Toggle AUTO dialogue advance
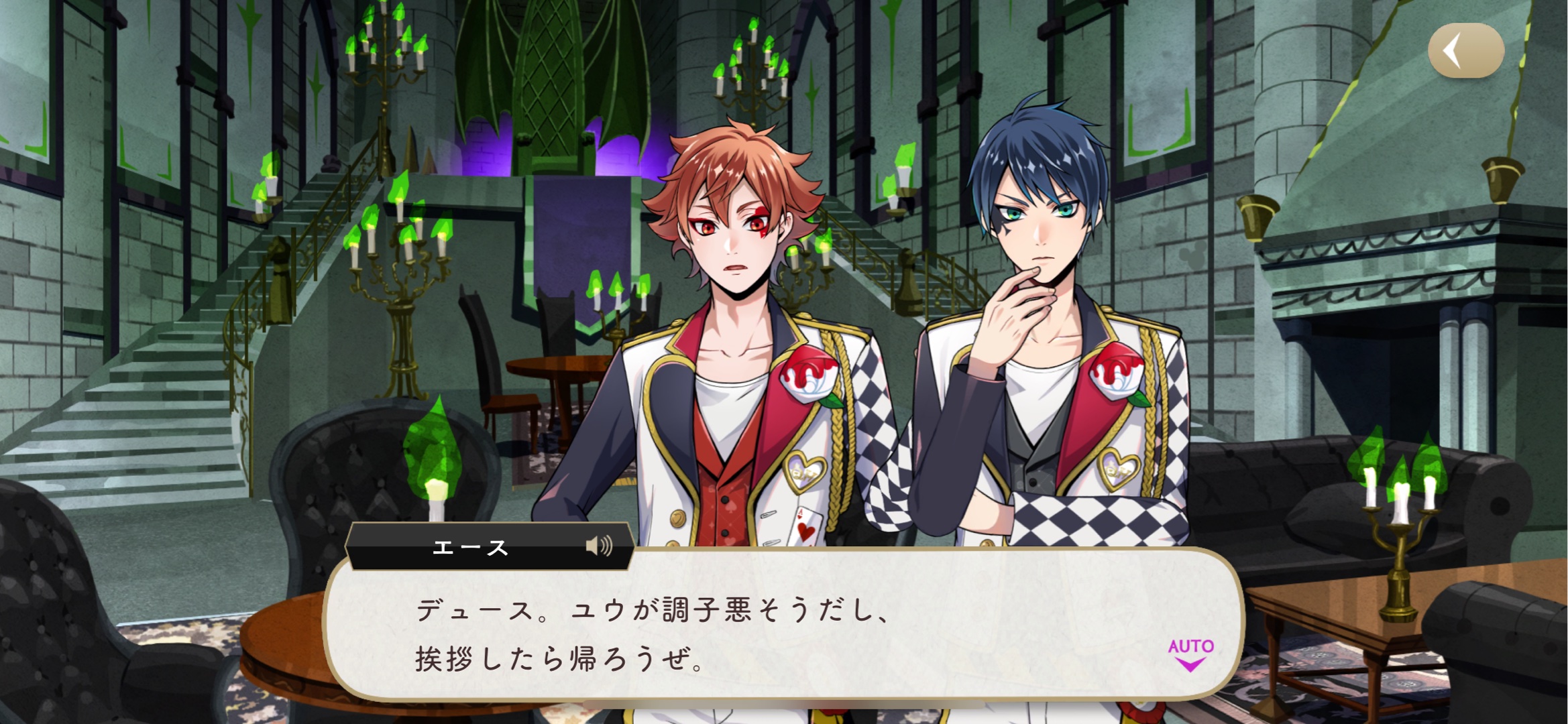 (x=1190, y=654)
